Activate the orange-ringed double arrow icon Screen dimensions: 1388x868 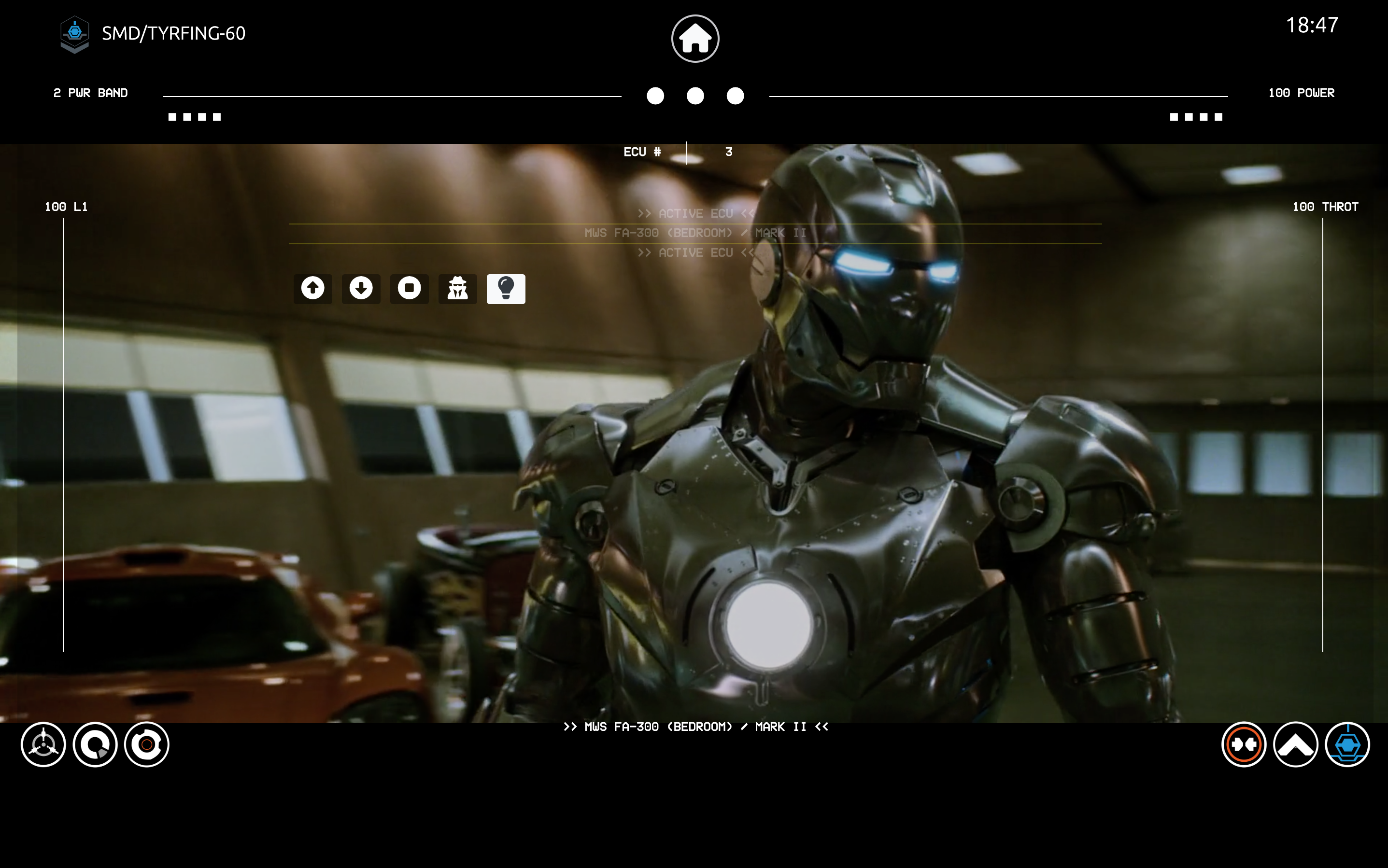[x=1244, y=744]
